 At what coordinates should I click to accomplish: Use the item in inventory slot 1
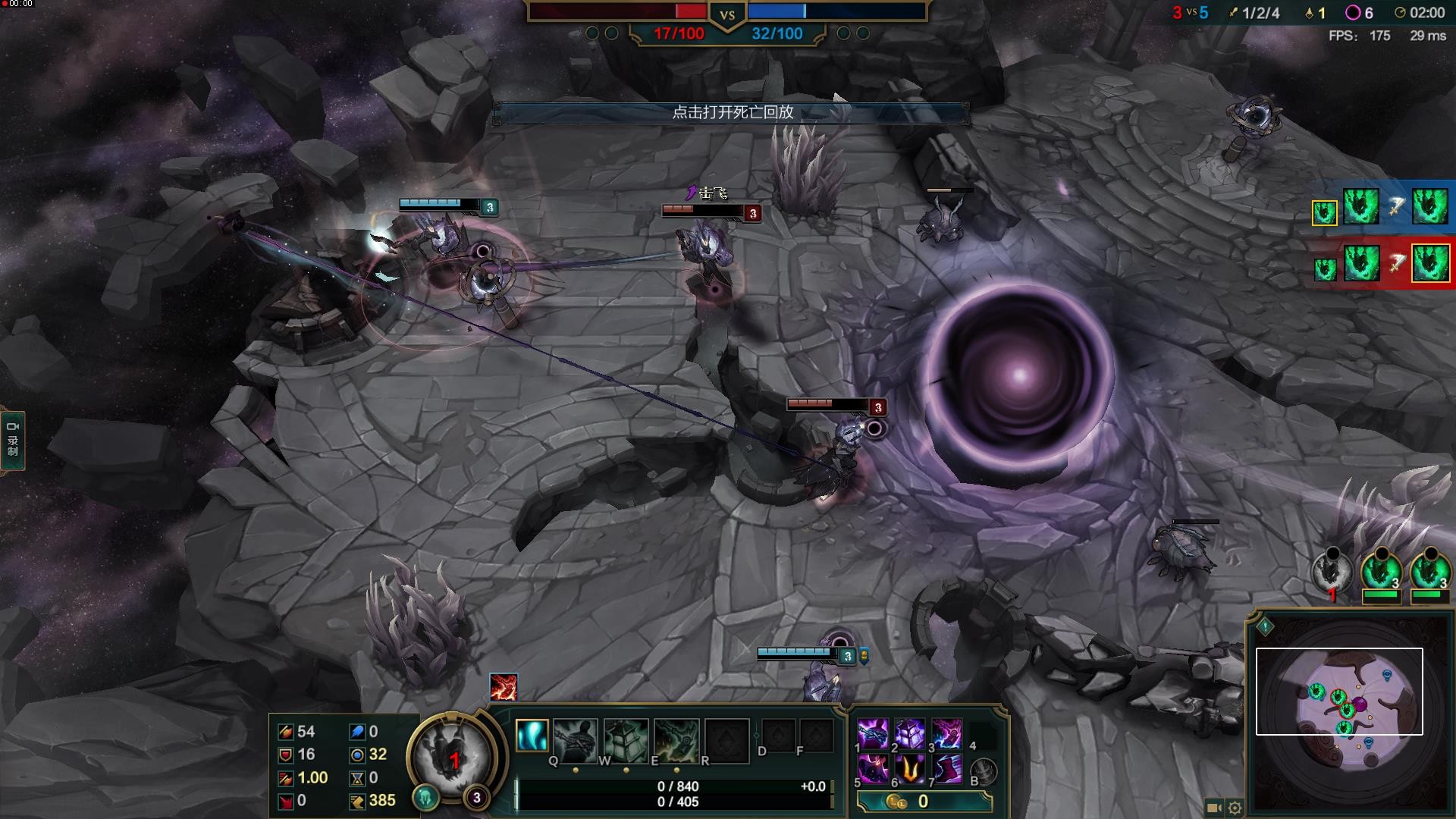coord(872,734)
